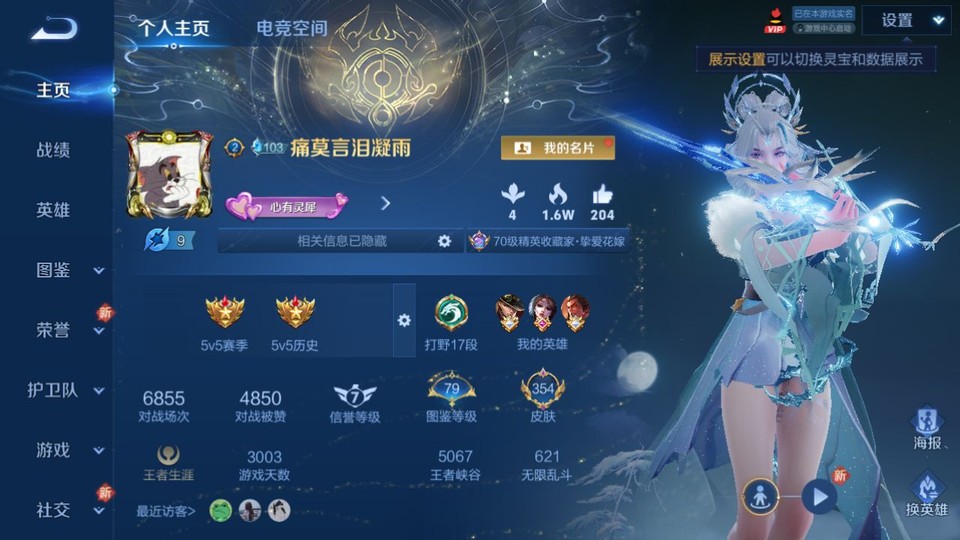Switch to the 电竞空间 tab
Screen dimensions: 960x540
291,28
